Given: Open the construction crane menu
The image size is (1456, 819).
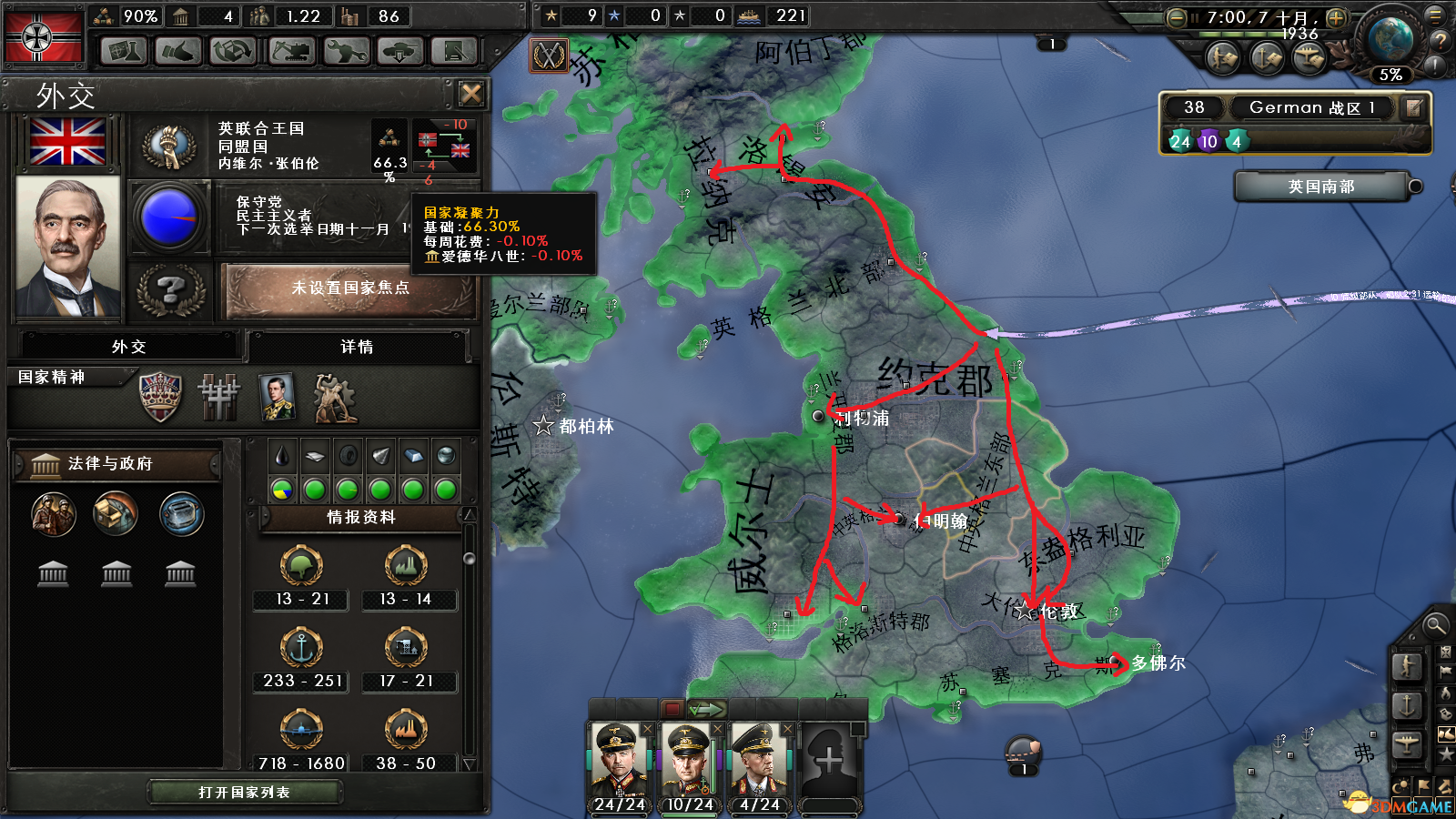Looking at the screenshot, I should coord(291,51).
